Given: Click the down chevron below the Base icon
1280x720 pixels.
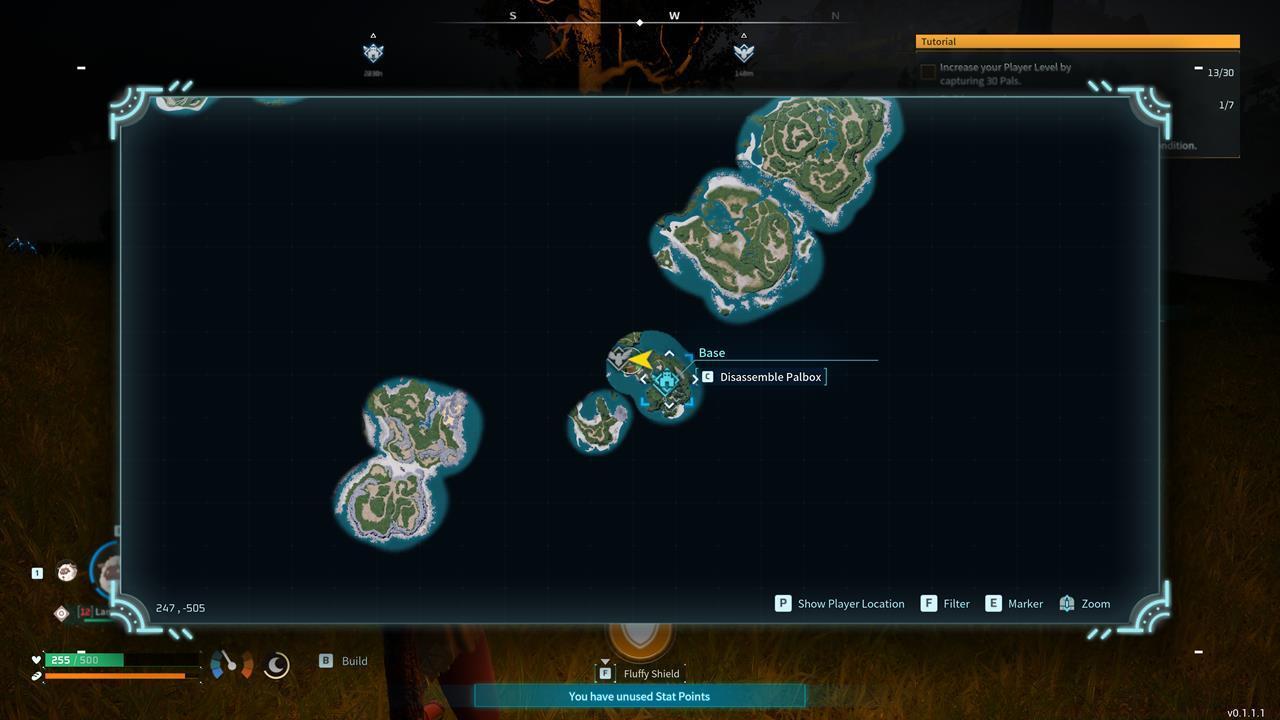Looking at the screenshot, I should (x=669, y=405).
